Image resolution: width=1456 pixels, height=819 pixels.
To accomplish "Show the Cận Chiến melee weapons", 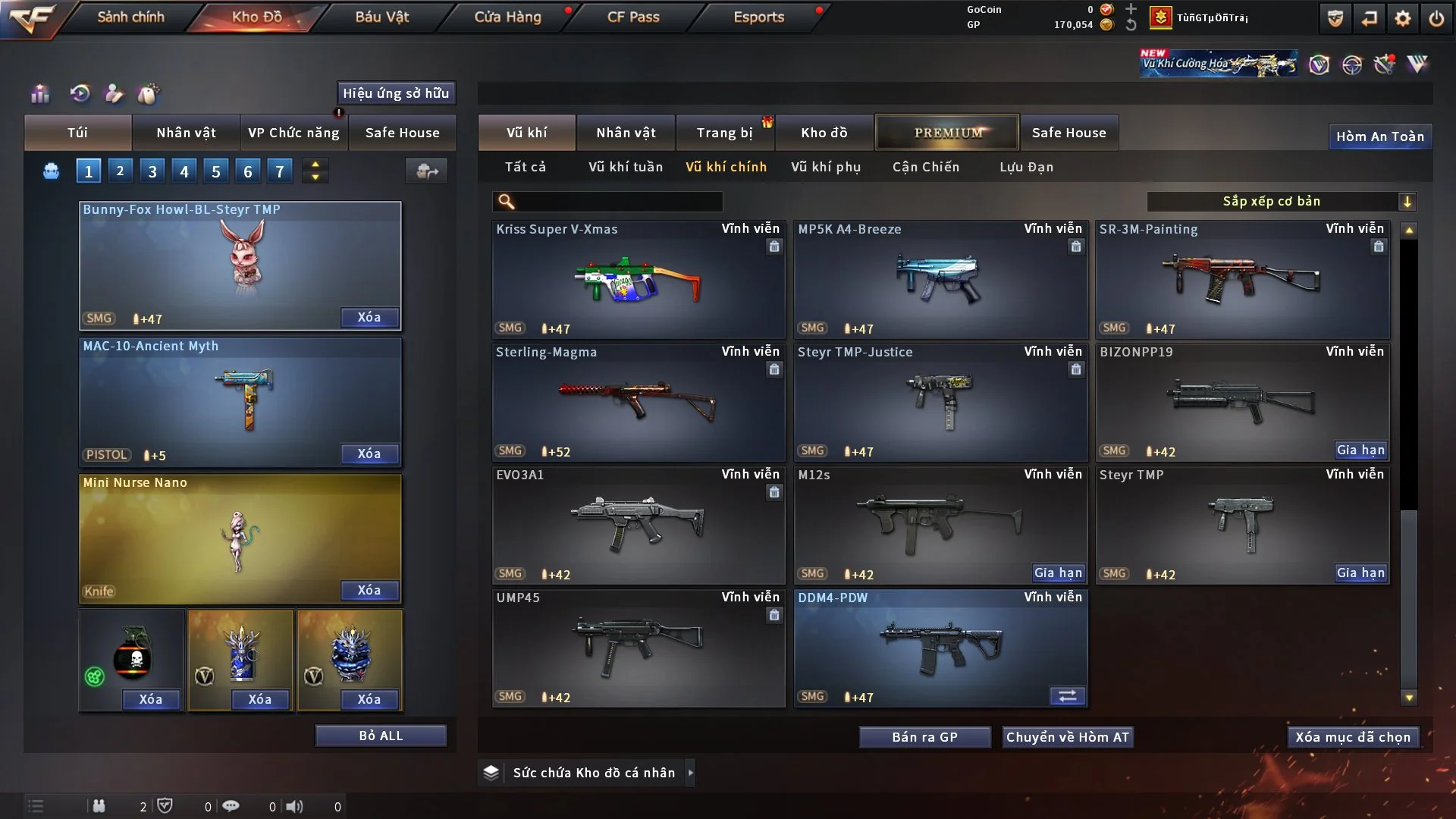I will pyautogui.click(x=926, y=167).
